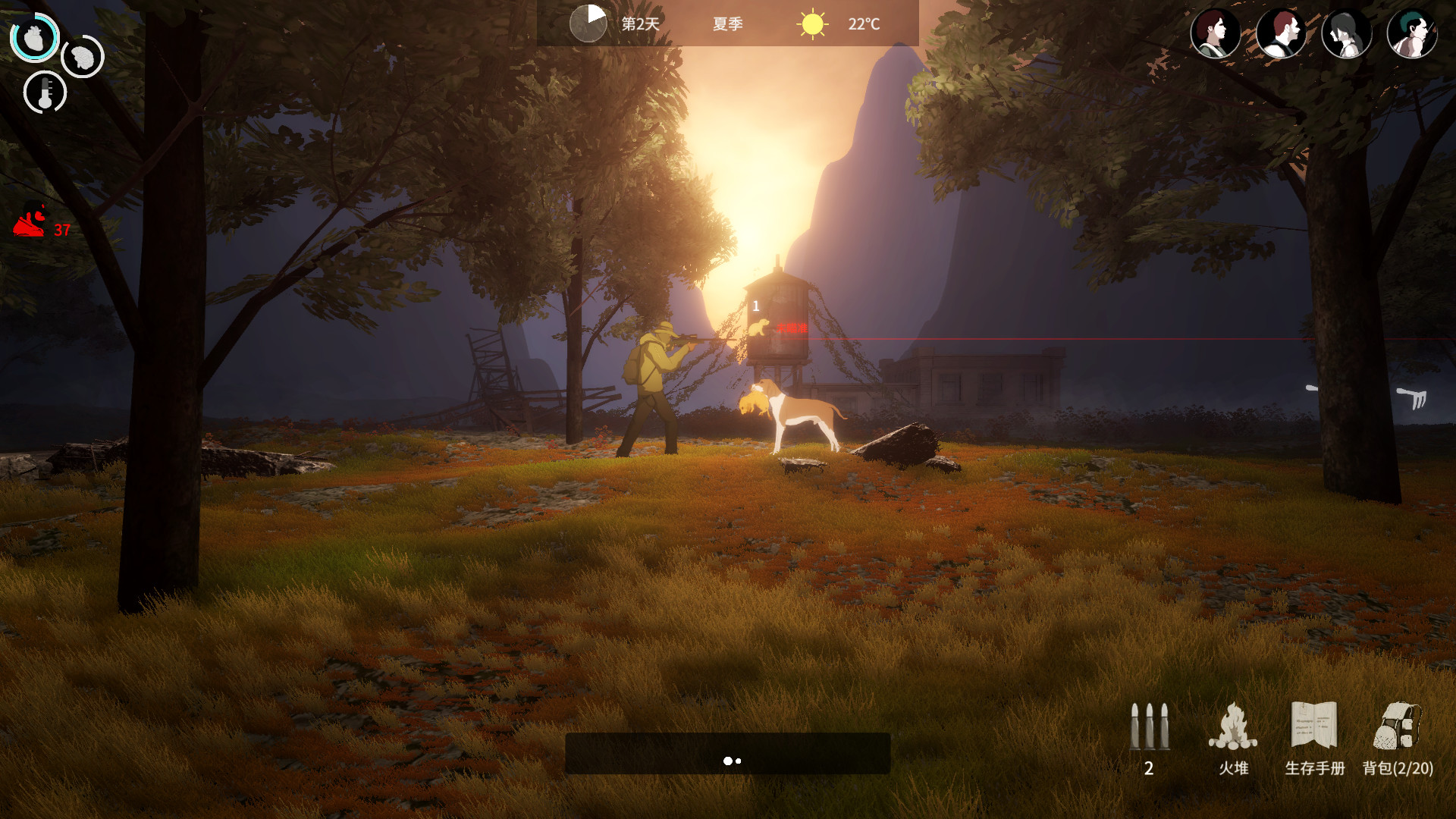Screen dimensions: 1456x819
Task: Pick the teal mohawk character portrait
Action: (x=1411, y=33)
